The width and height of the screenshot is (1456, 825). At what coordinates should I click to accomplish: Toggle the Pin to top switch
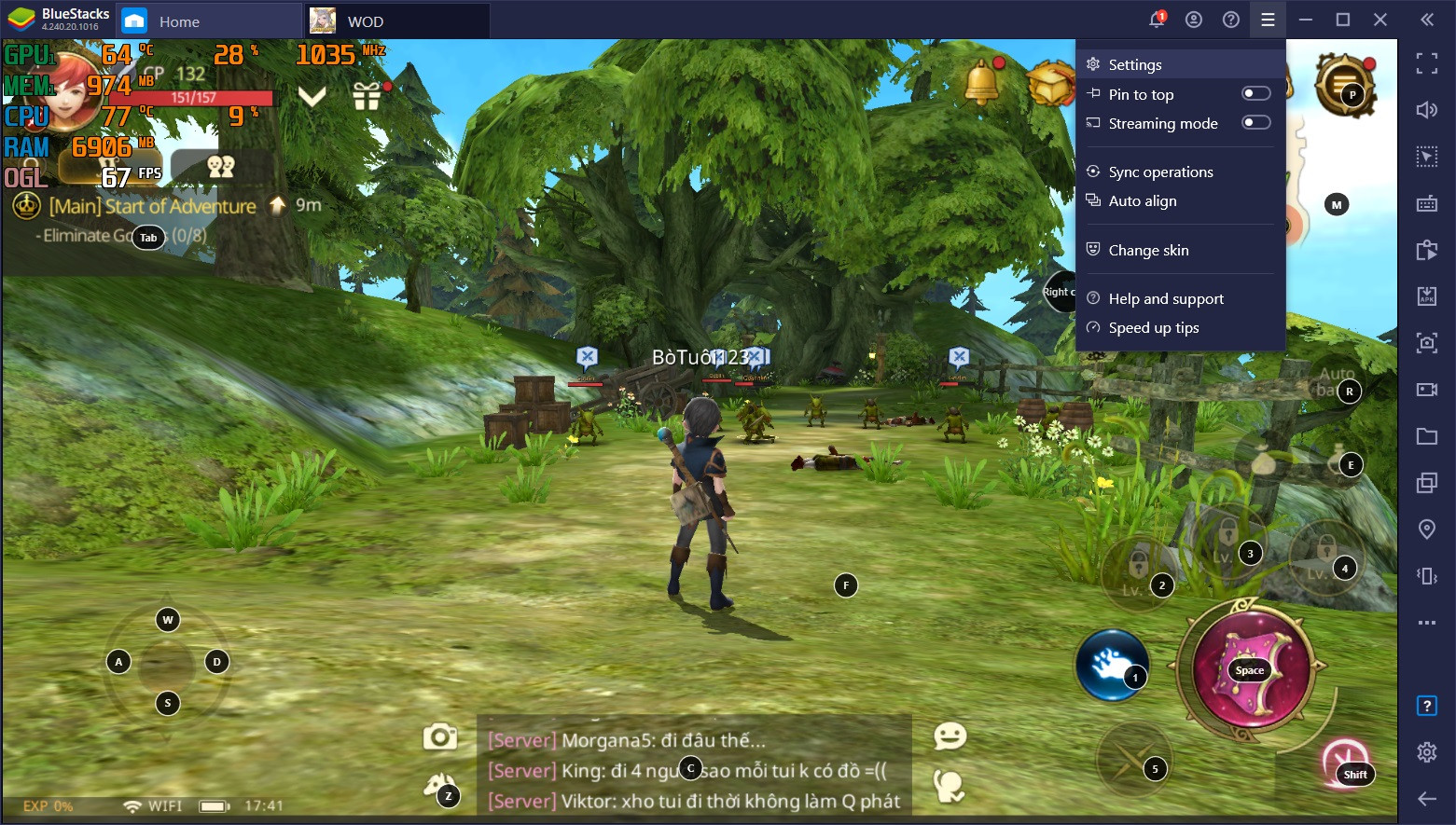click(x=1255, y=93)
